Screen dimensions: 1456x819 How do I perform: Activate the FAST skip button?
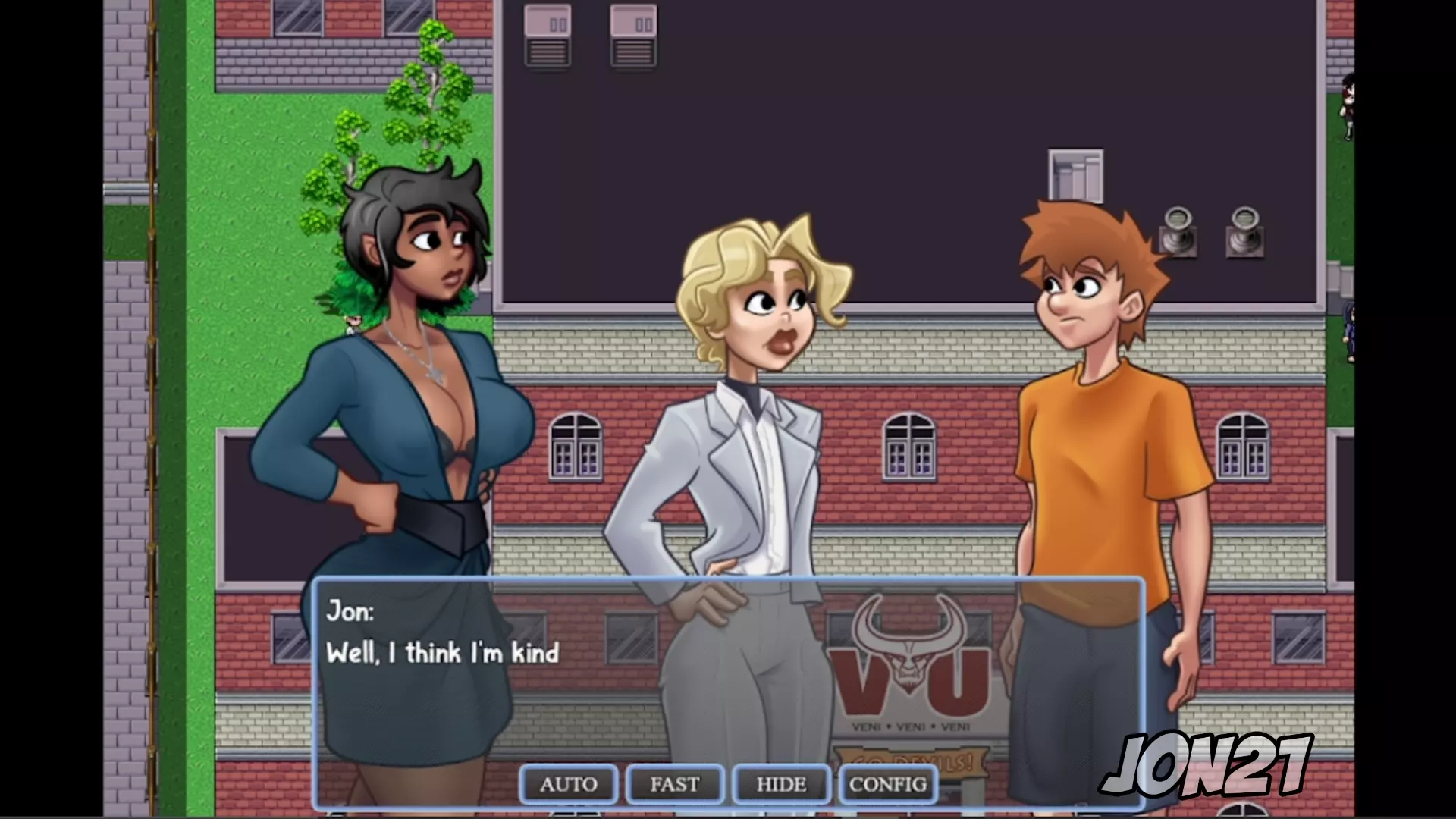[x=674, y=784]
